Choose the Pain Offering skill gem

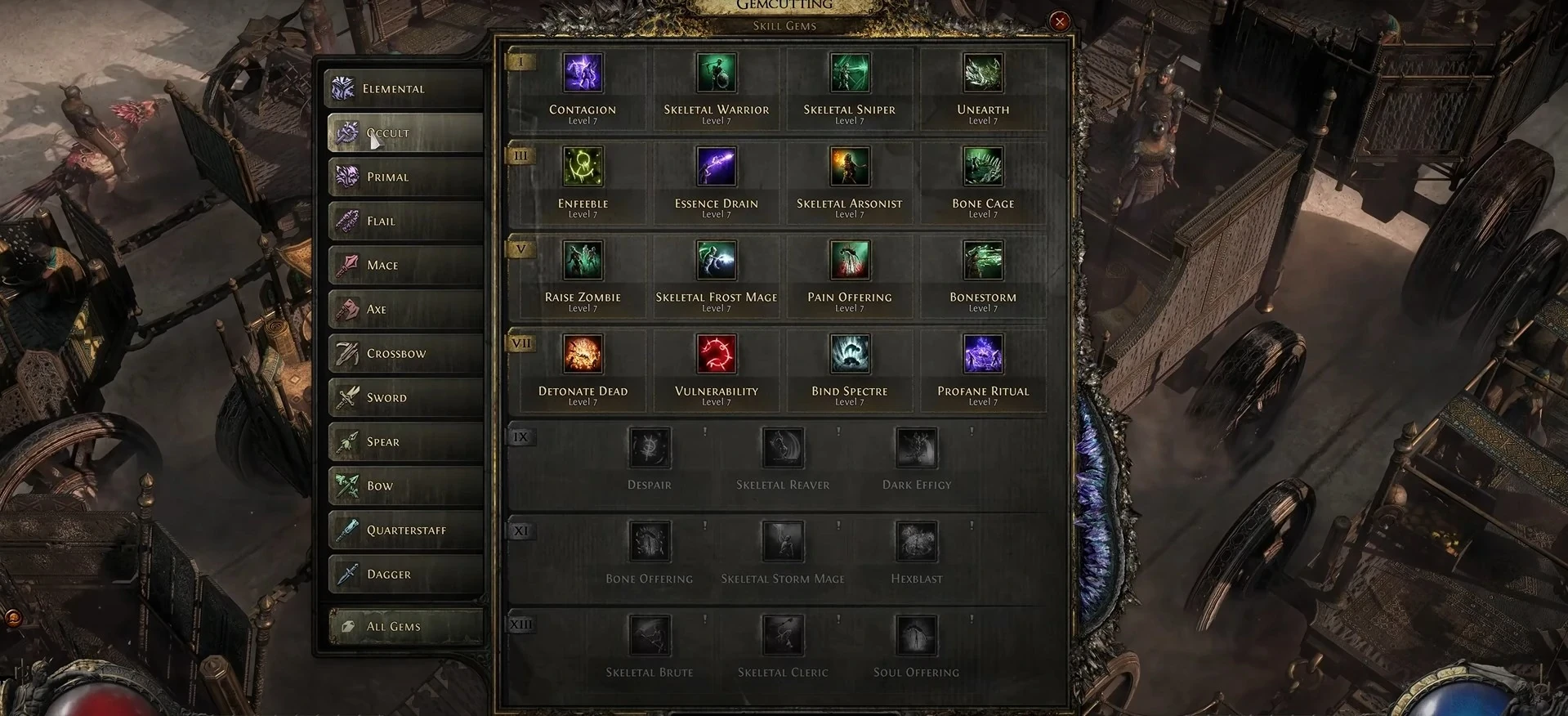point(849,261)
